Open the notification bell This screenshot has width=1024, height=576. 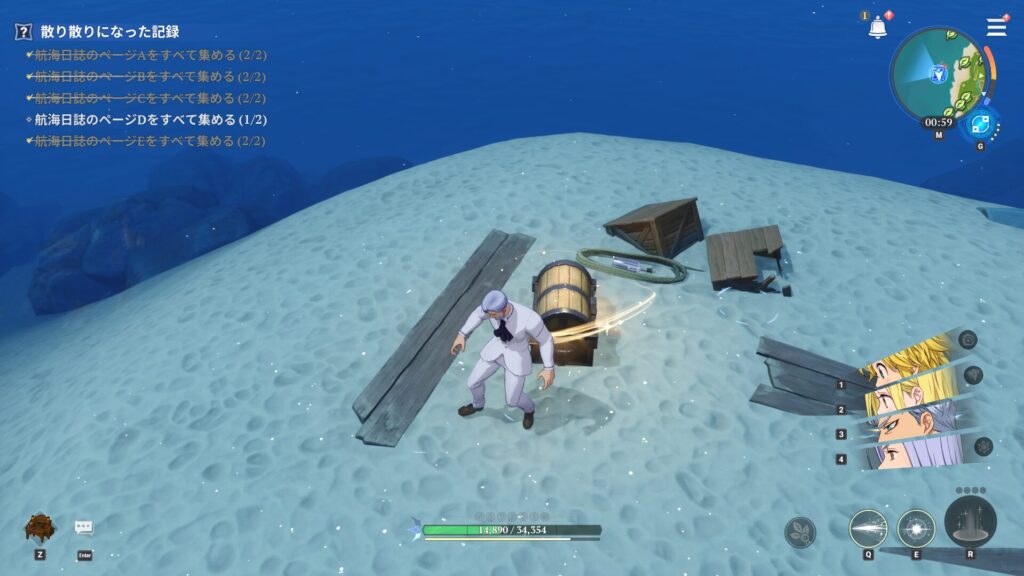click(x=878, y=28)
